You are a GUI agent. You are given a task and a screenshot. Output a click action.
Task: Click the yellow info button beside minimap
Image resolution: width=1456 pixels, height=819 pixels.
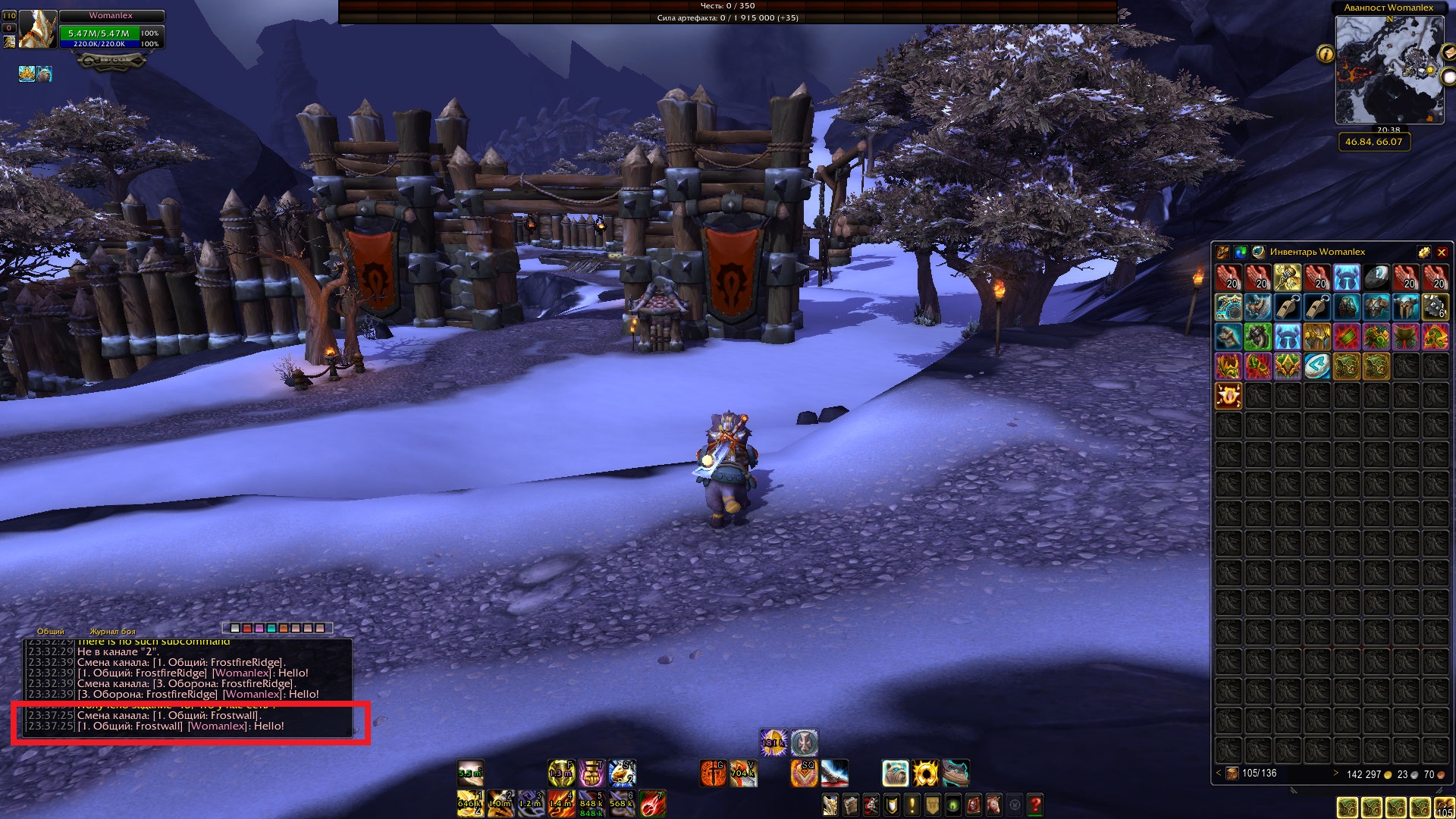1326,54
